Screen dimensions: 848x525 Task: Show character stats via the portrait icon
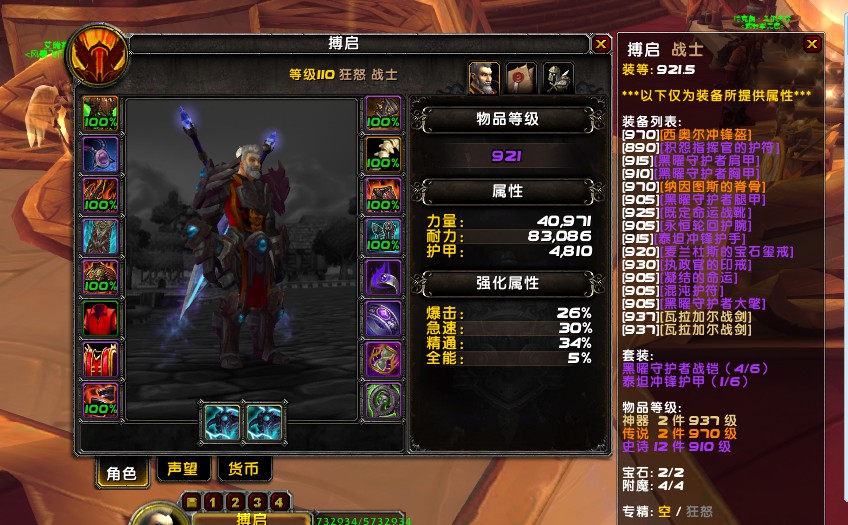pos(484,78)
